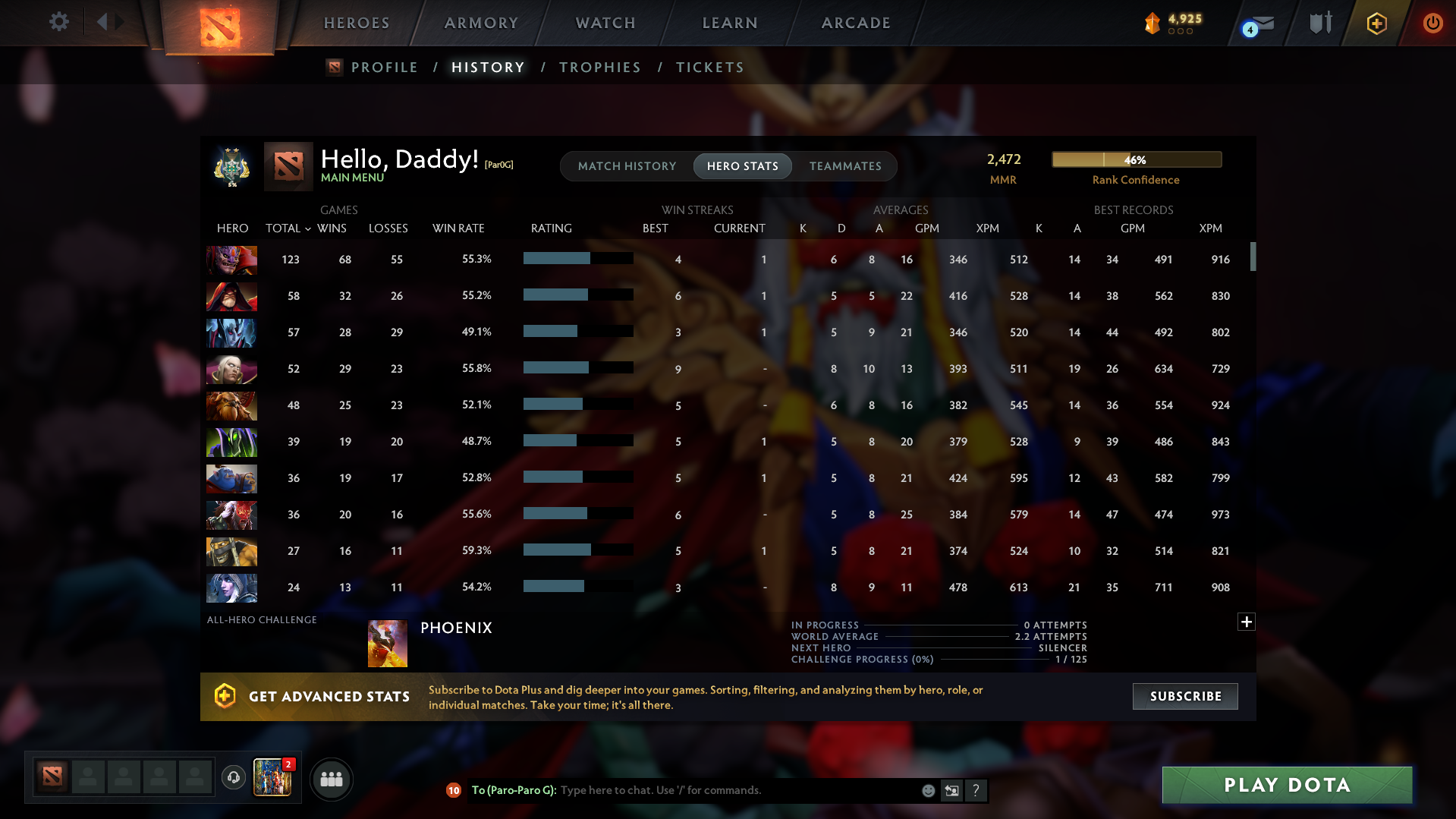Screen dimensions: 1456x819
Task: Click the Rank Confidence progress bar
Action: [x=1136, y=159]
